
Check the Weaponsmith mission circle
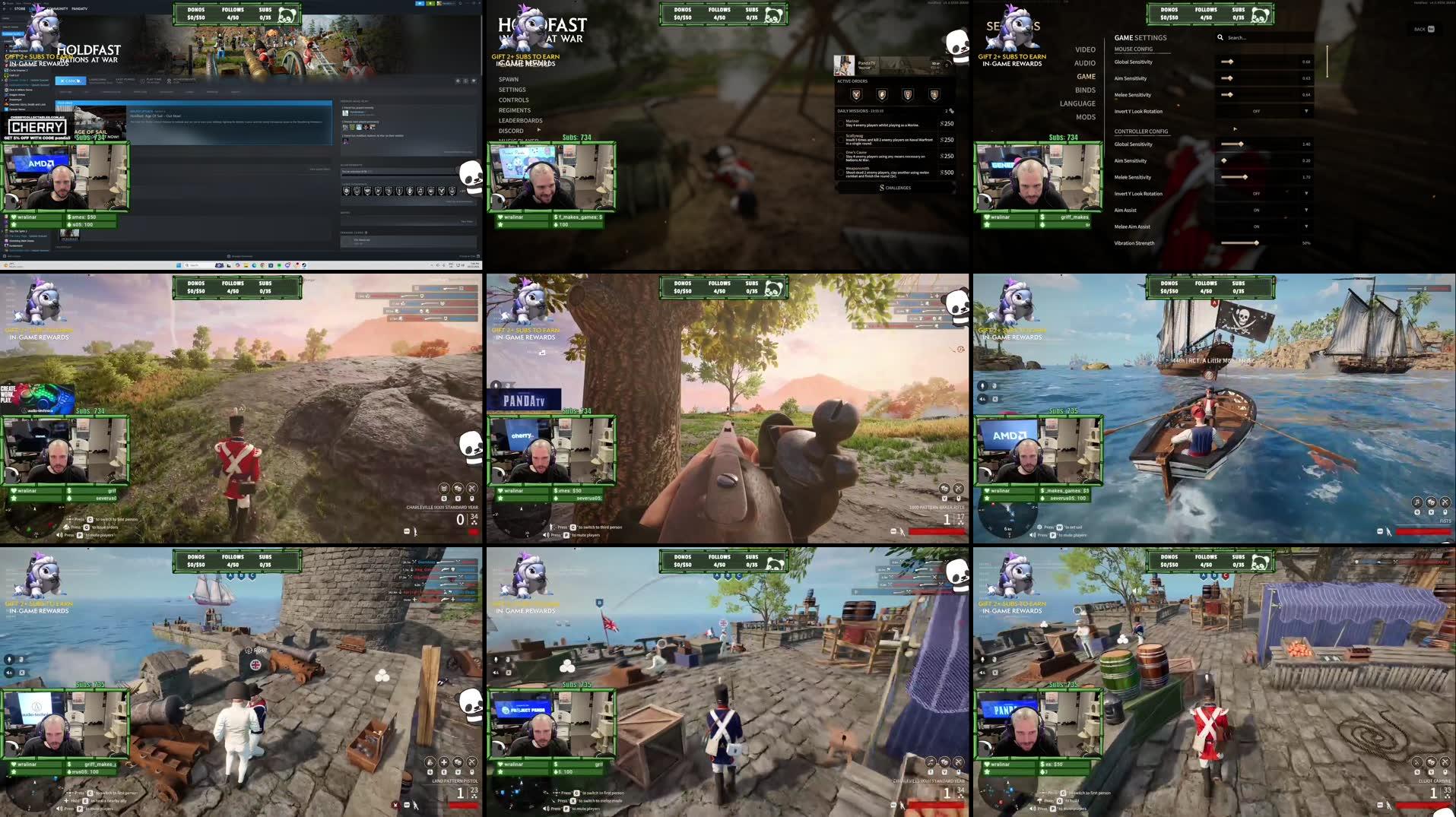[841, 172]
